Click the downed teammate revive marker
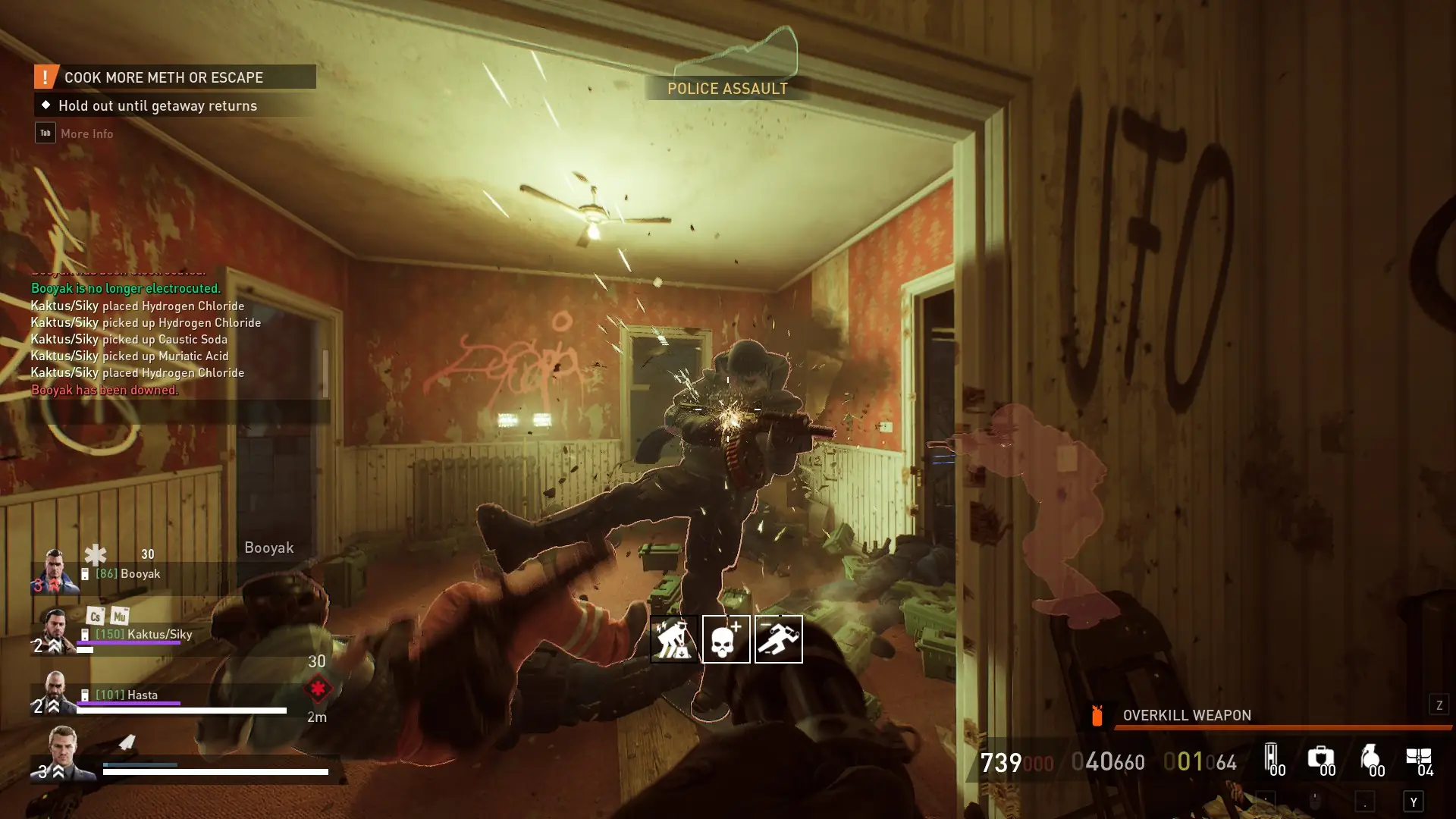 click(317, 689)
